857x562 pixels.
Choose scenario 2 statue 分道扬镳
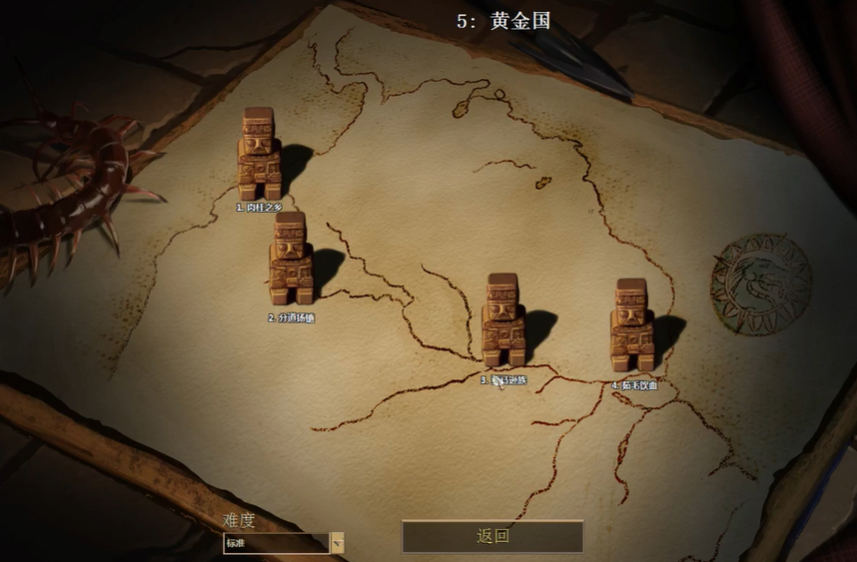point(290,258)
